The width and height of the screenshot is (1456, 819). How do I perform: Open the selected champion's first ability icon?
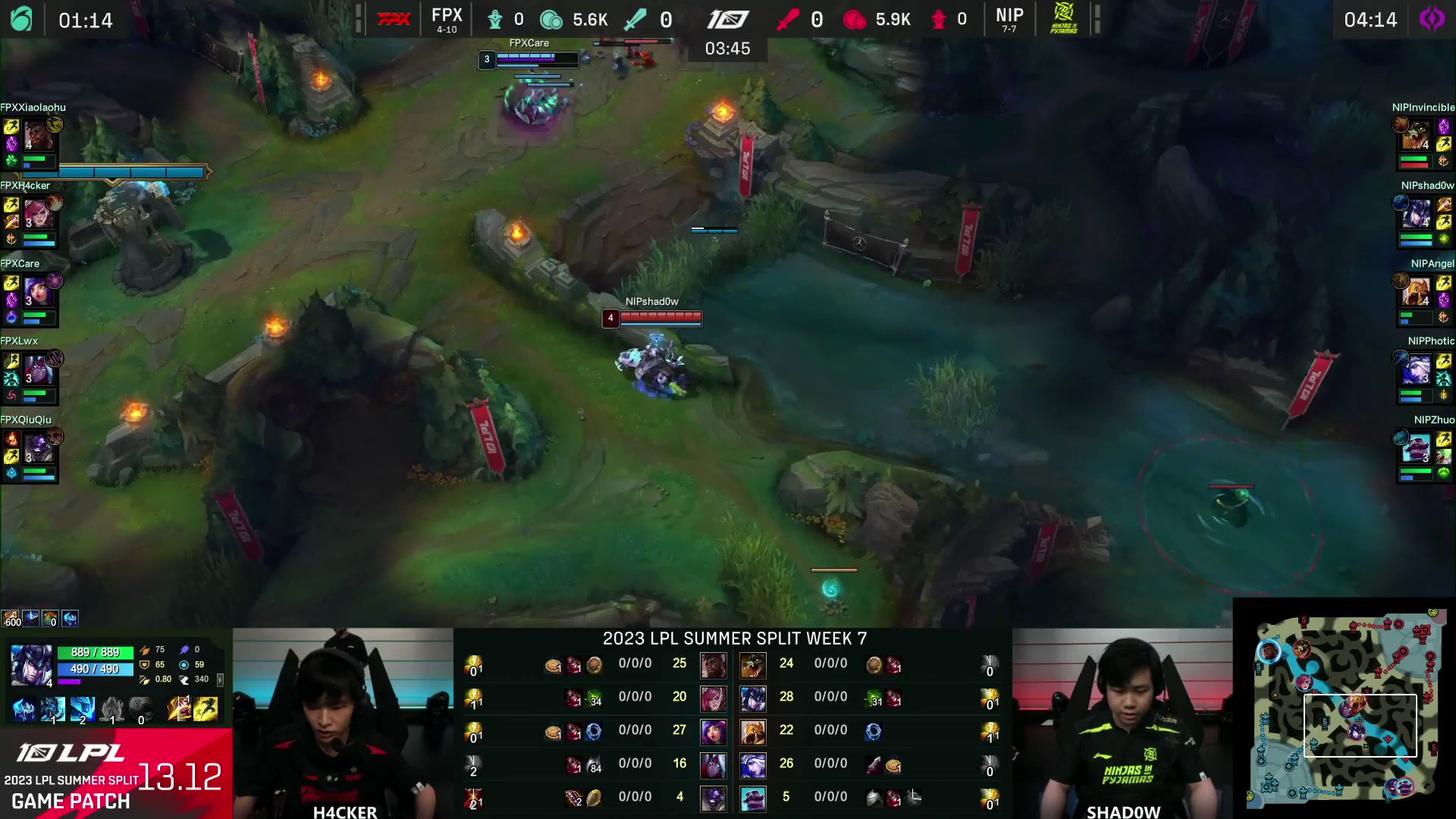pyautogui.click(x=53, y=709)
